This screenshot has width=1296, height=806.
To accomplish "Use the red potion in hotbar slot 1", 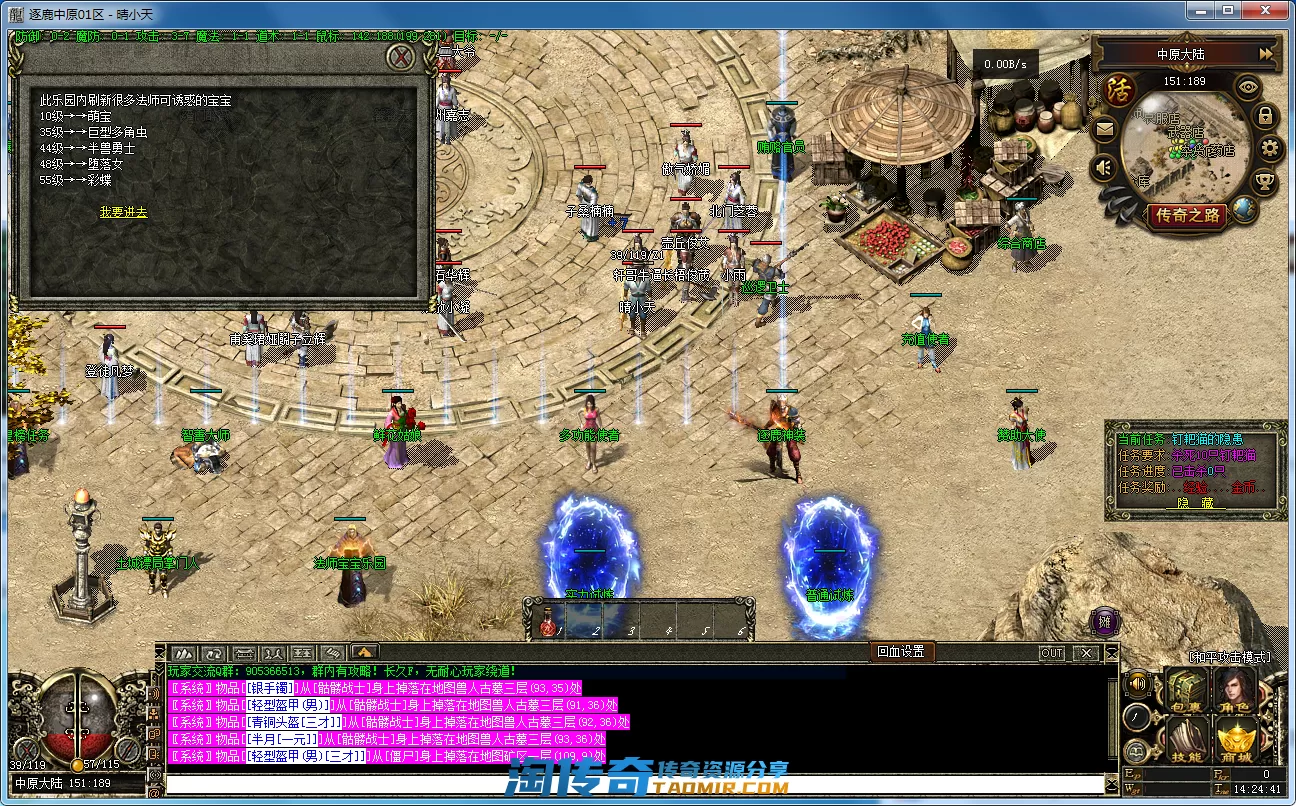I will point(547,626).
